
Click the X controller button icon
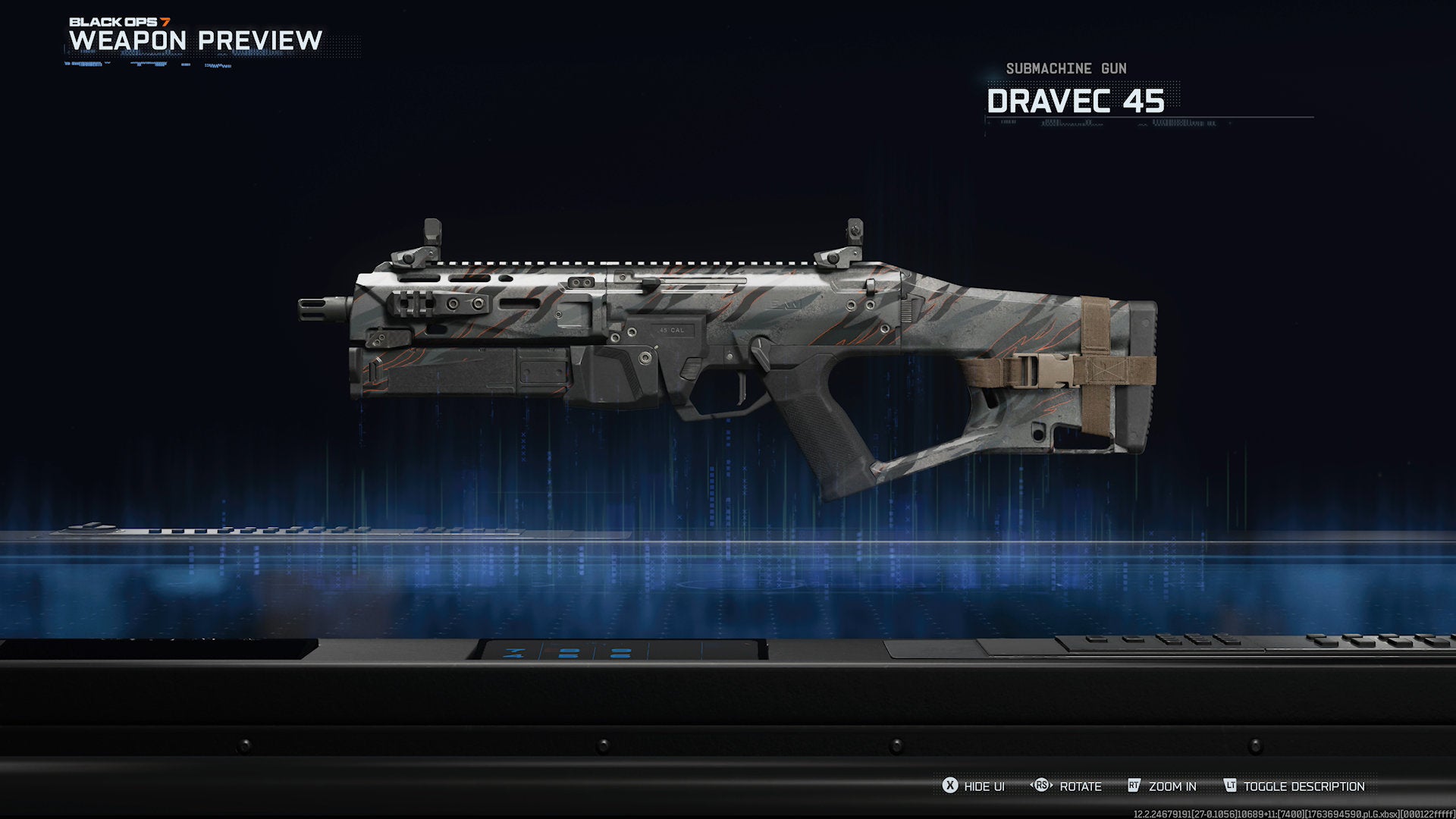point(949,786)
